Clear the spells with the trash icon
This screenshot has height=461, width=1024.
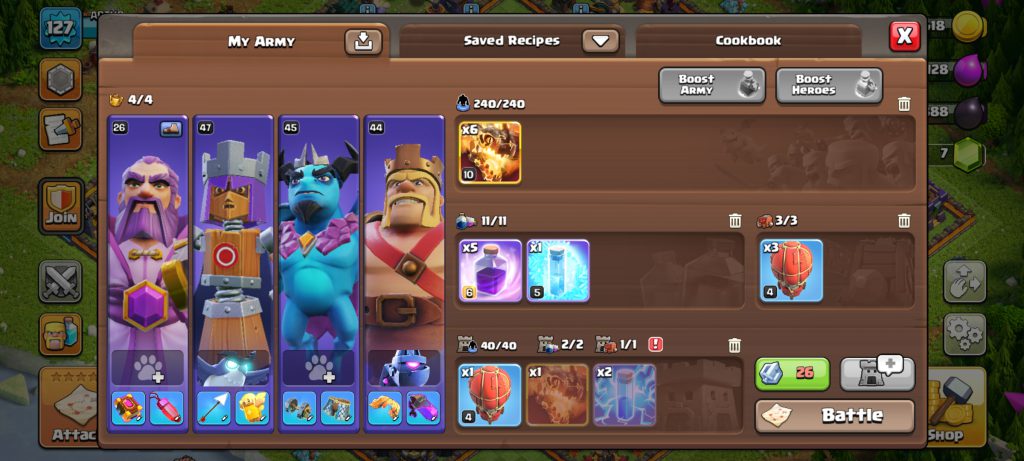(735, 221)
